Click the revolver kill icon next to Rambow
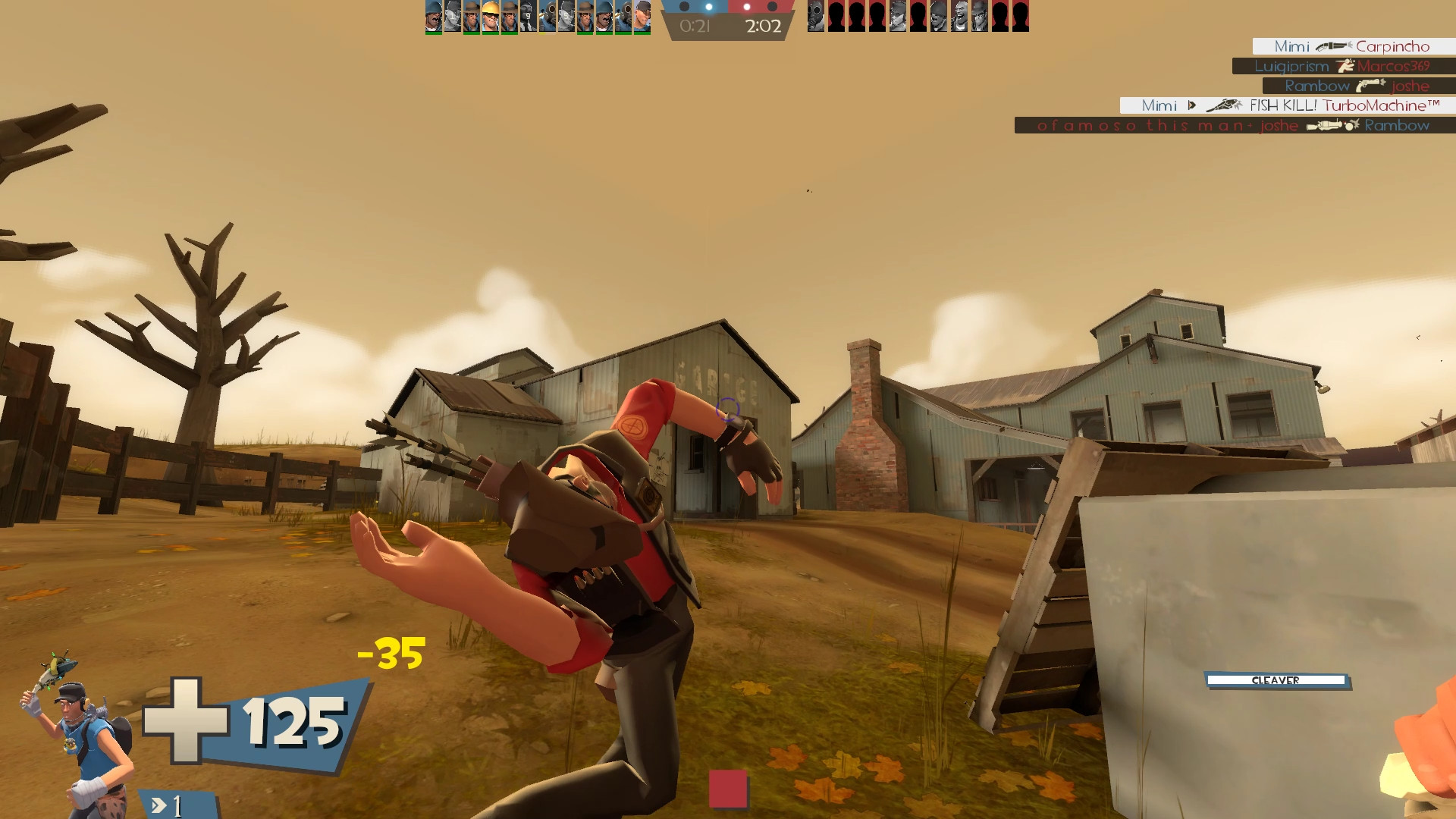 1370,86
